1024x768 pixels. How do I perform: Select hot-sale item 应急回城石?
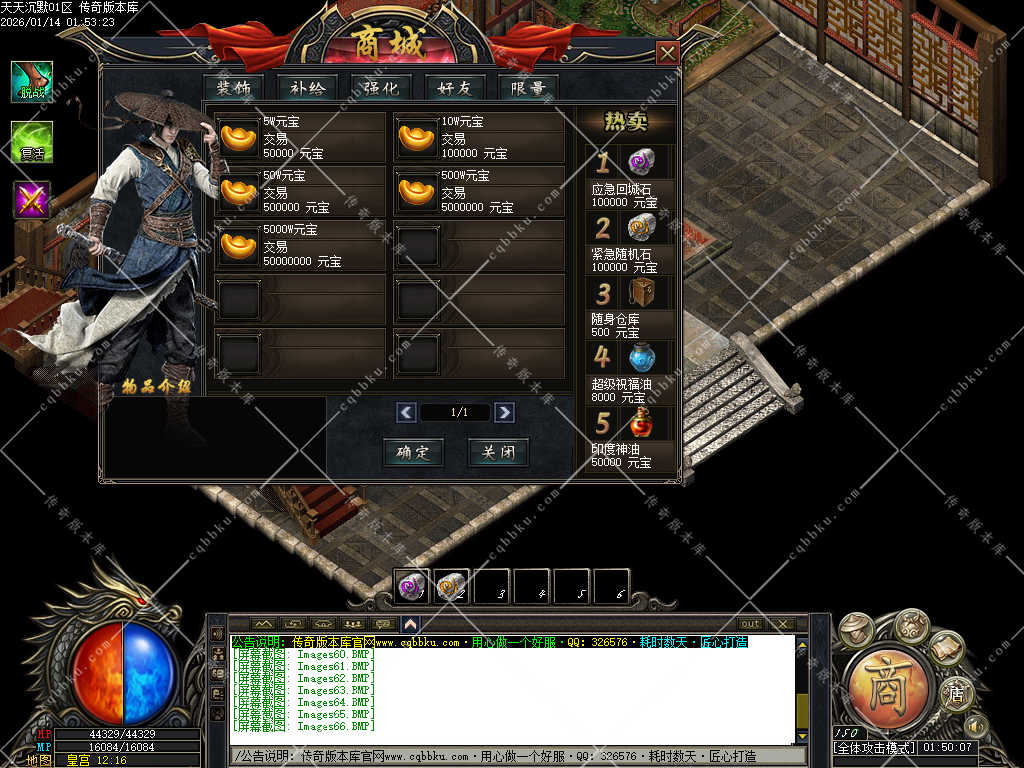tap(641, 162)
